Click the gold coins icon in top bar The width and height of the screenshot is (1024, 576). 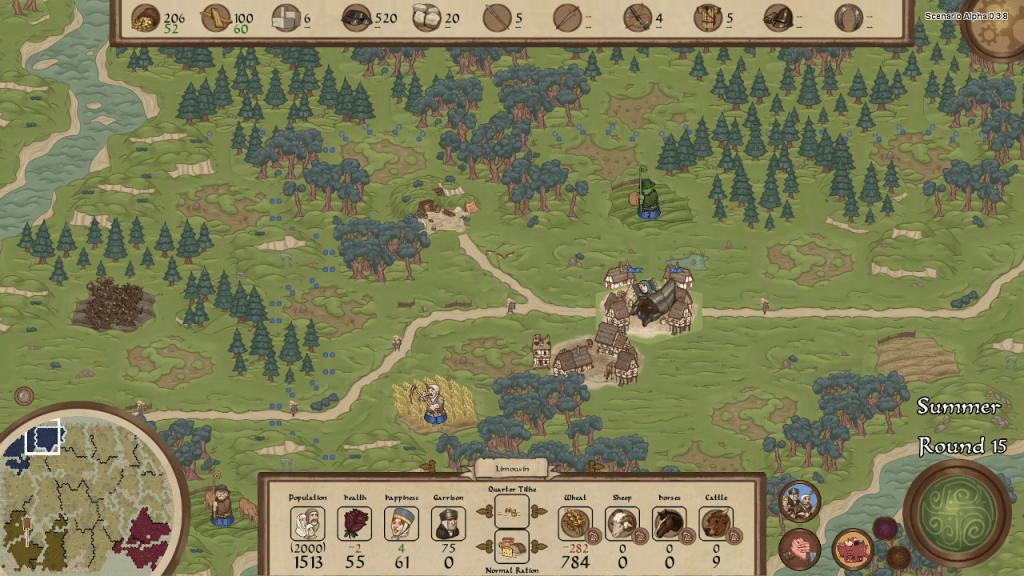pos(146,17)
